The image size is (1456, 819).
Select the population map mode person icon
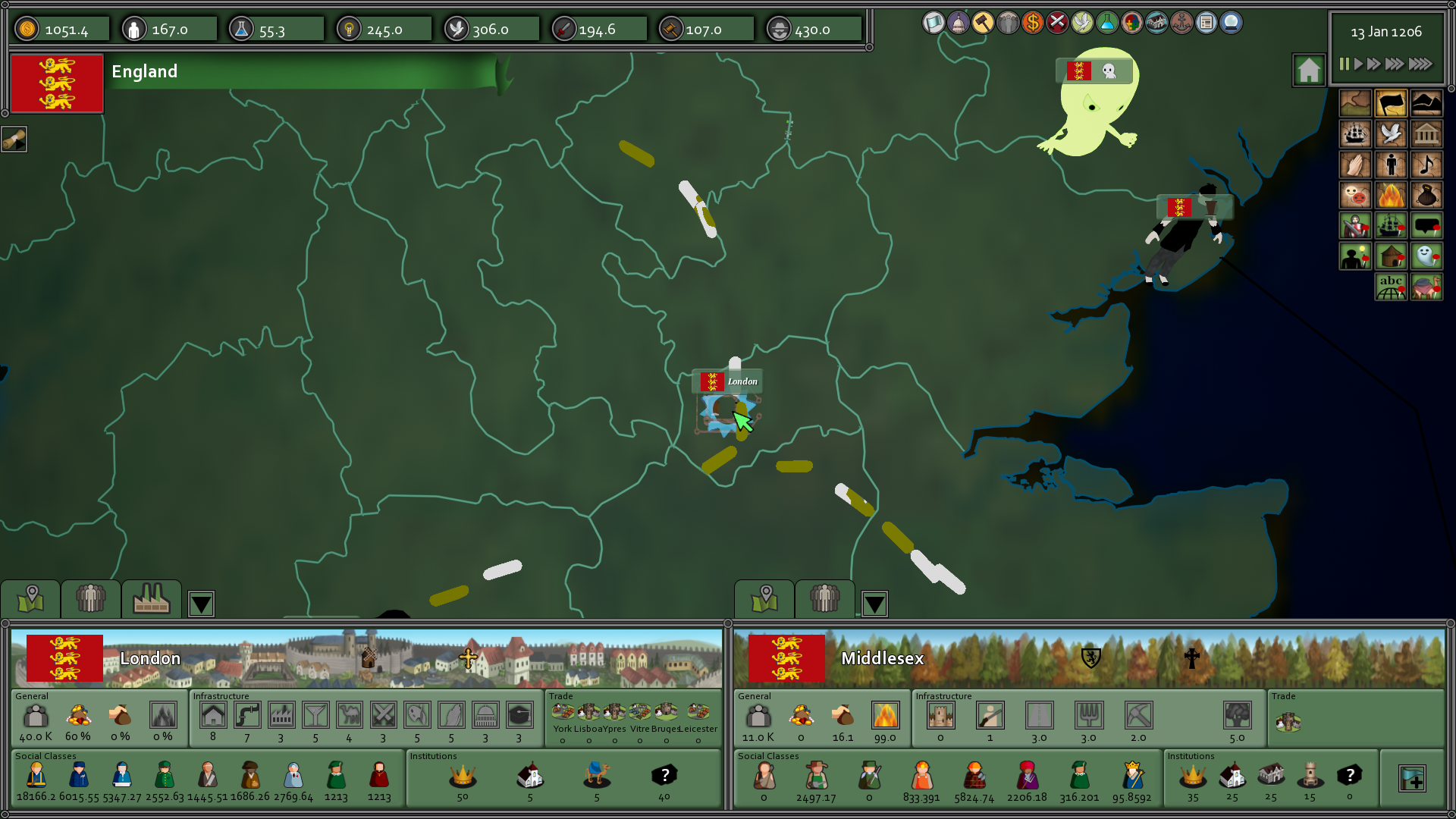[x=1392, y=164]
